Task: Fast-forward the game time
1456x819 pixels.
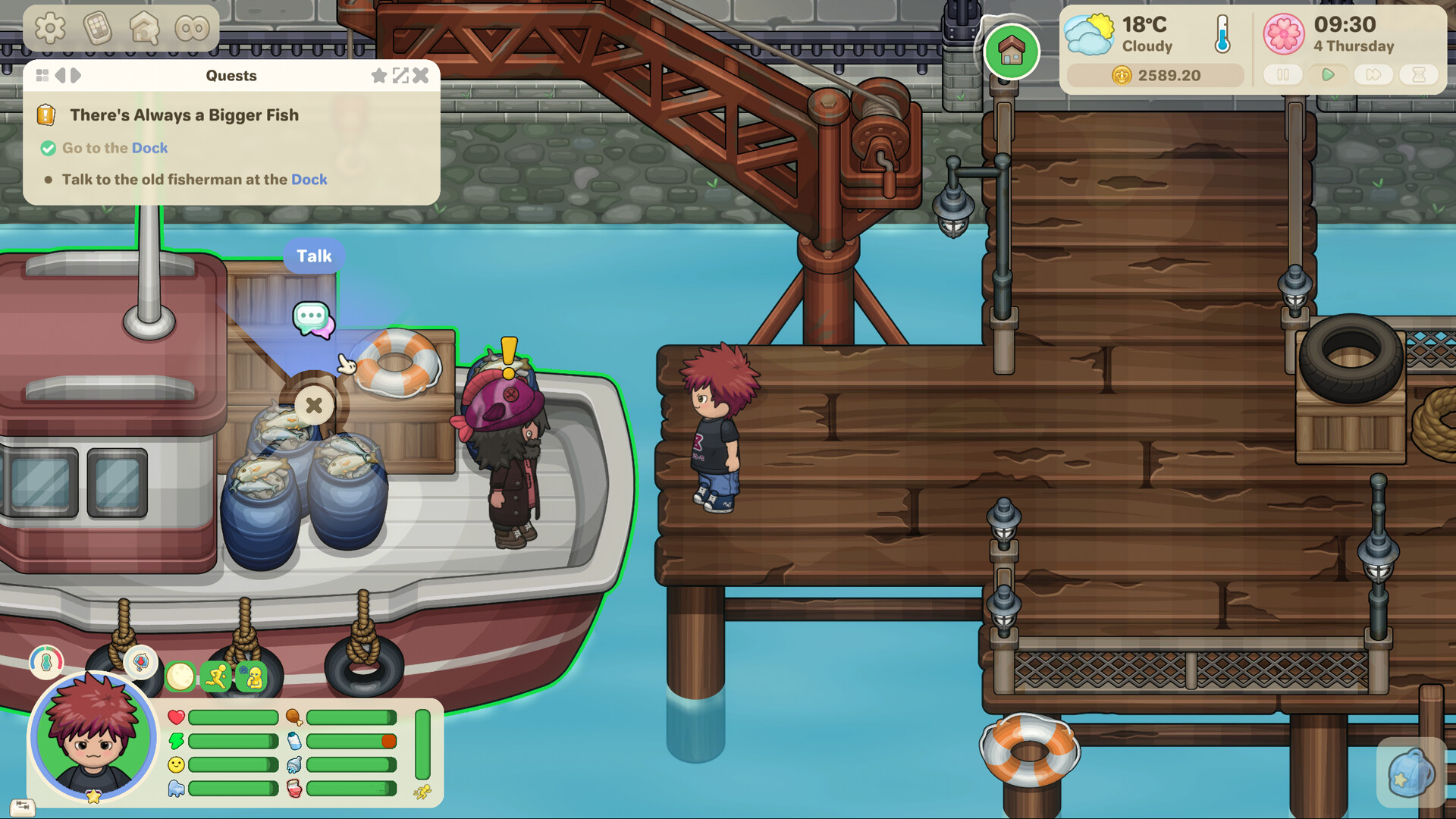Action: pyautogui.click(x=1373, y=75)
